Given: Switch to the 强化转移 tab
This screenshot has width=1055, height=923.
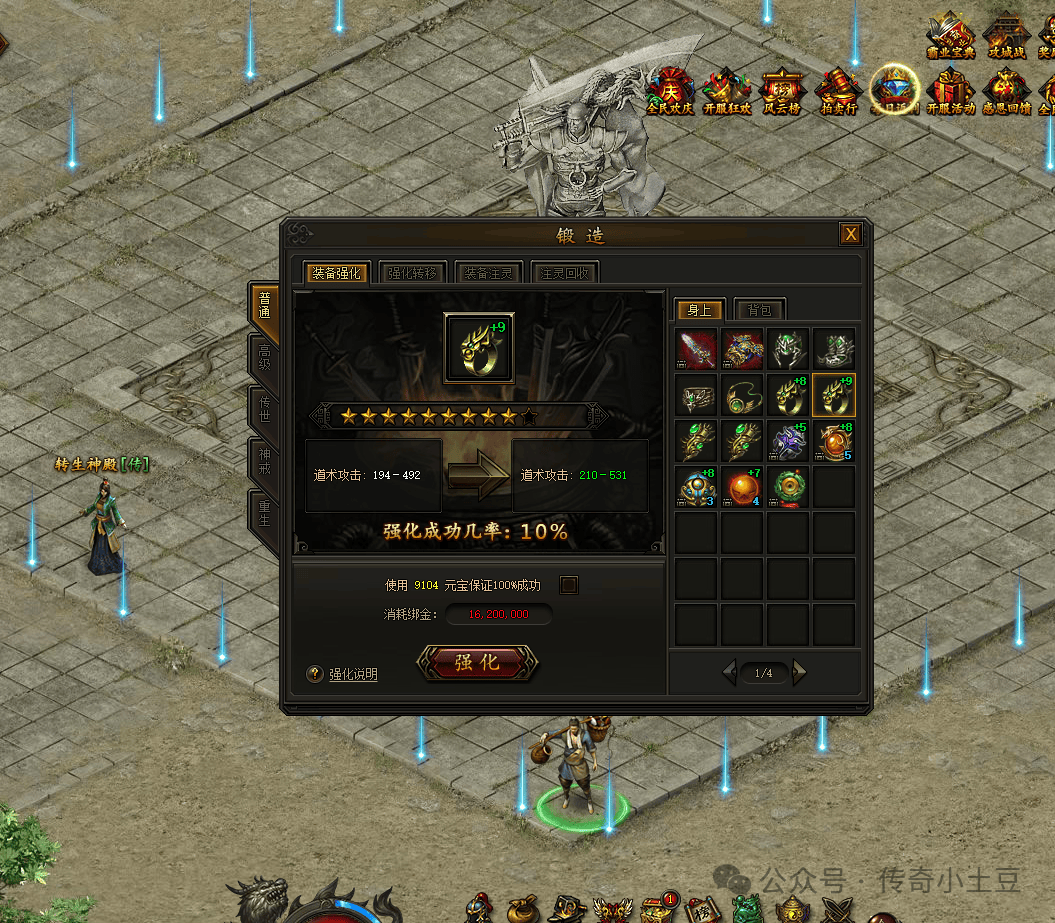Looking at the screenshot, I should (412, 273).
